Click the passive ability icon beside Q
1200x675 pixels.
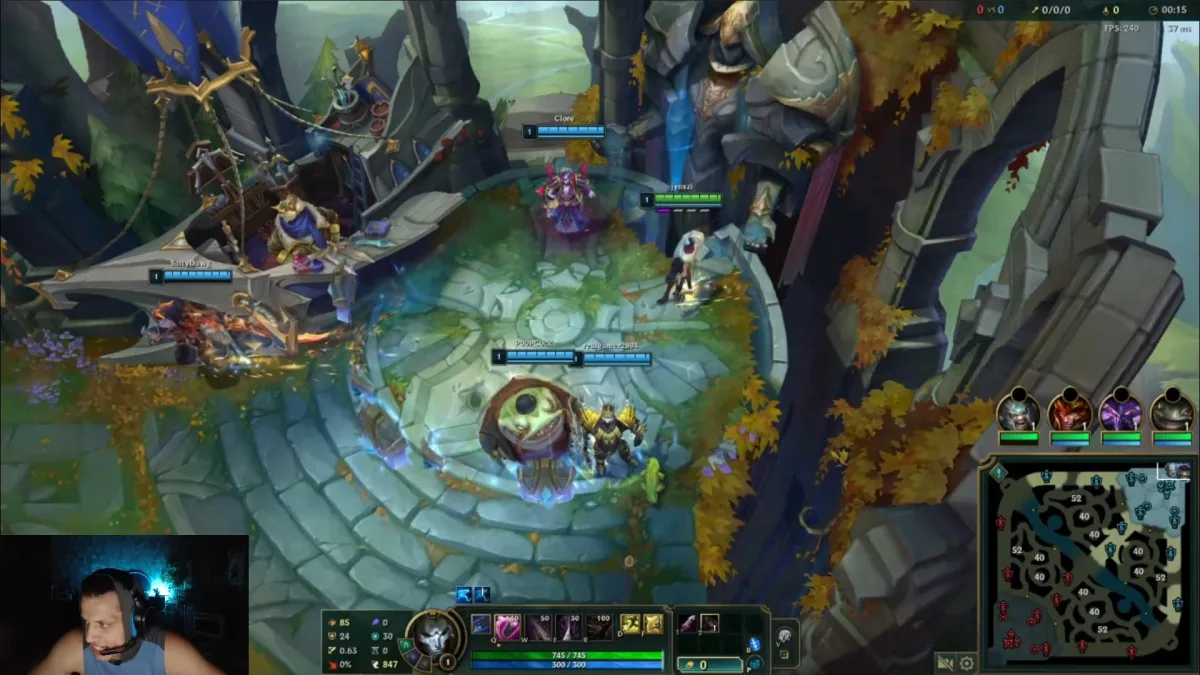tap(481, 625)
